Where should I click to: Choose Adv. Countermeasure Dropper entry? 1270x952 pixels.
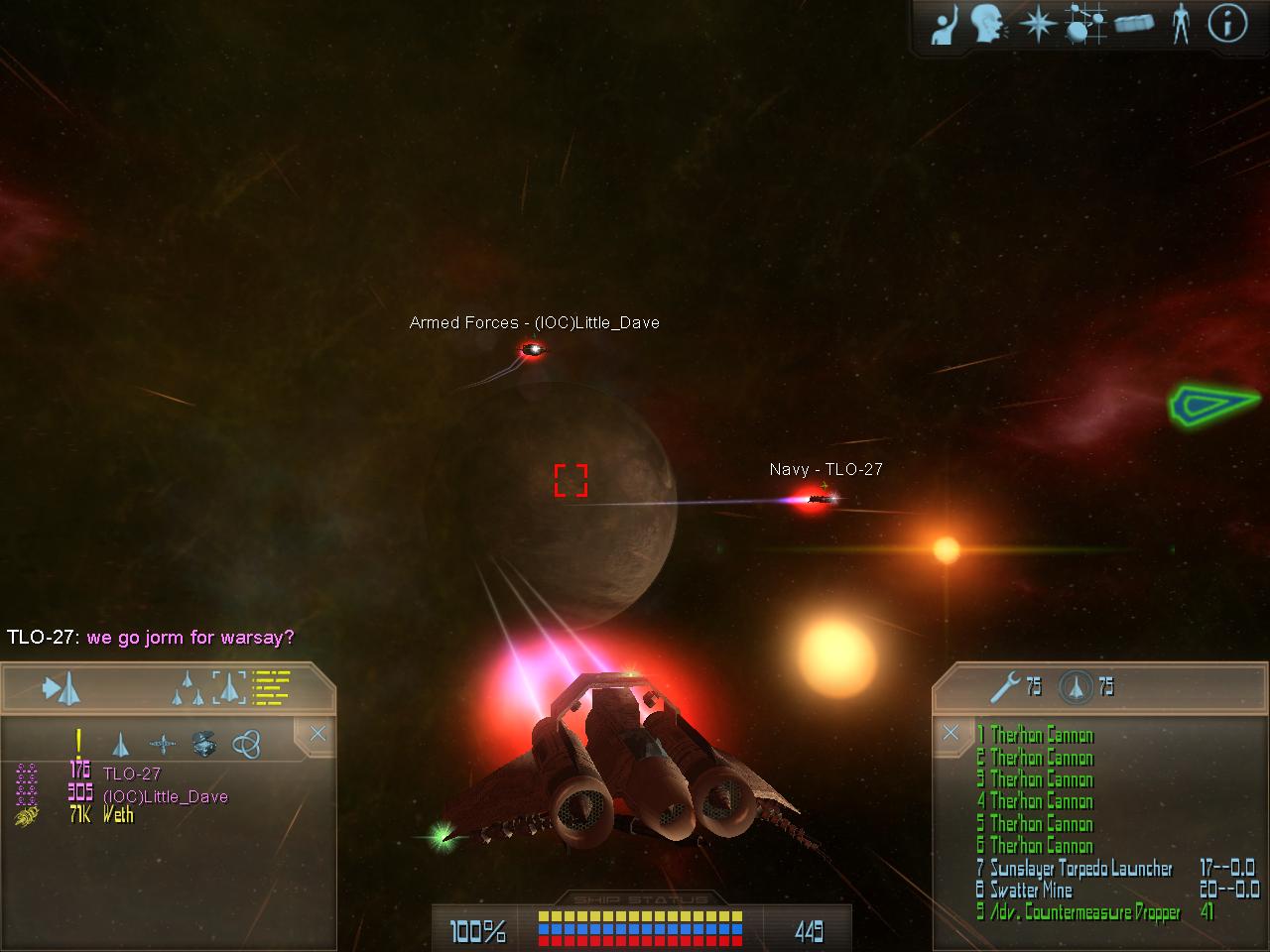tap(1083, 912)
